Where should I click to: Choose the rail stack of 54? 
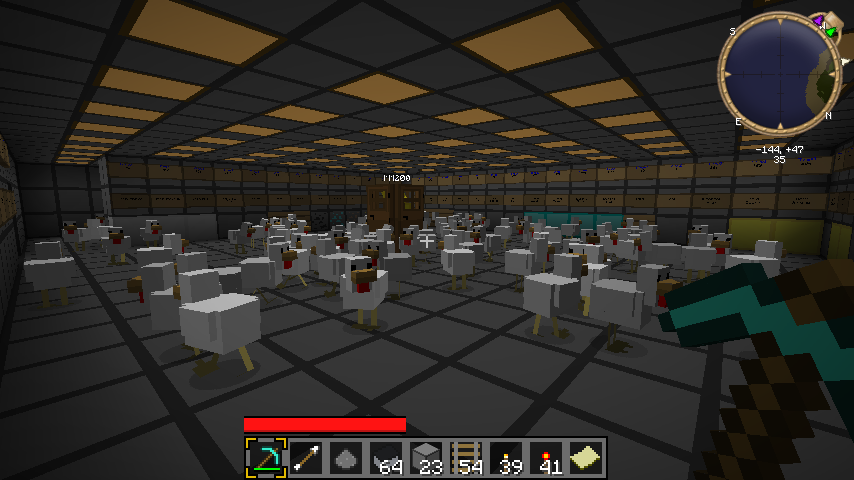[x=466, y=458]
